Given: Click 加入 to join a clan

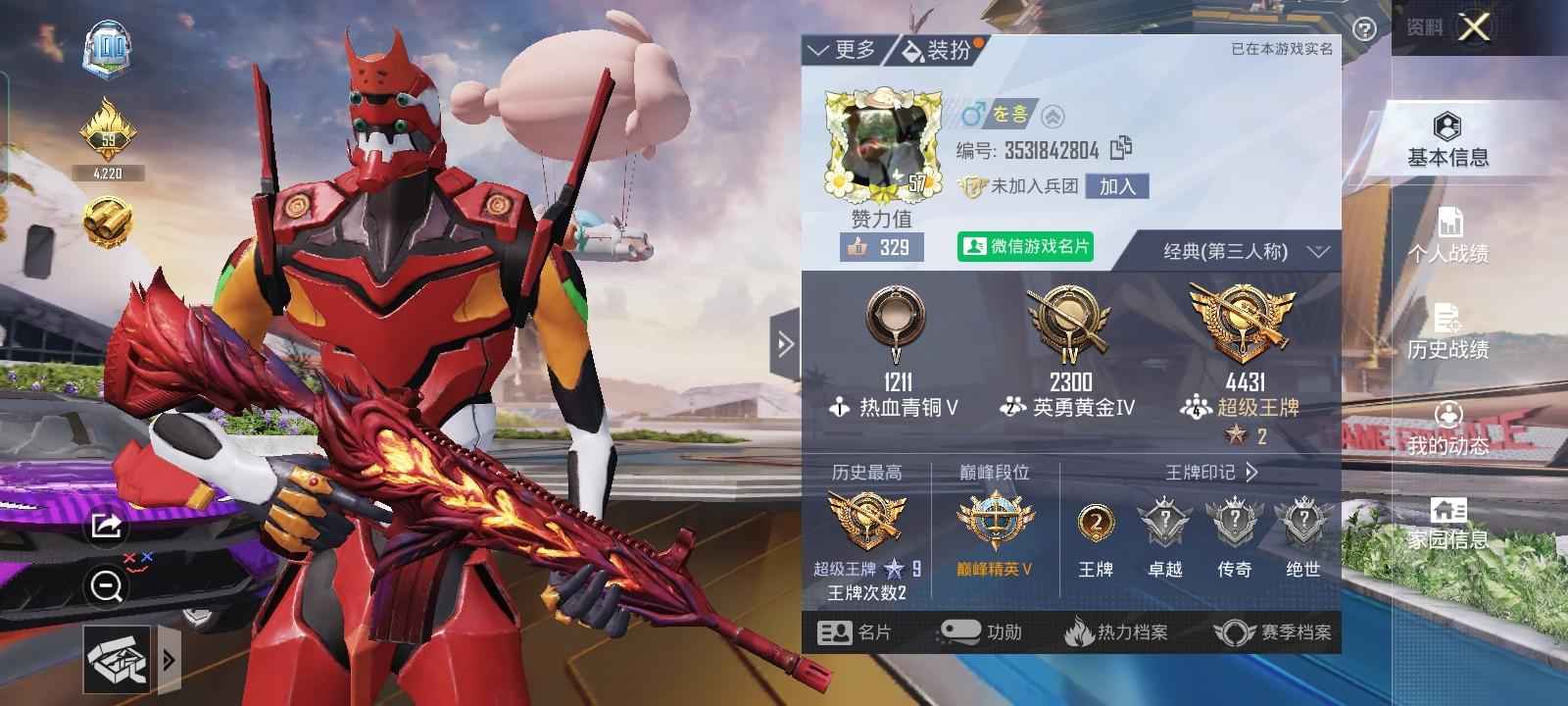Looking at the screenshot, I should click(1117, 186).
